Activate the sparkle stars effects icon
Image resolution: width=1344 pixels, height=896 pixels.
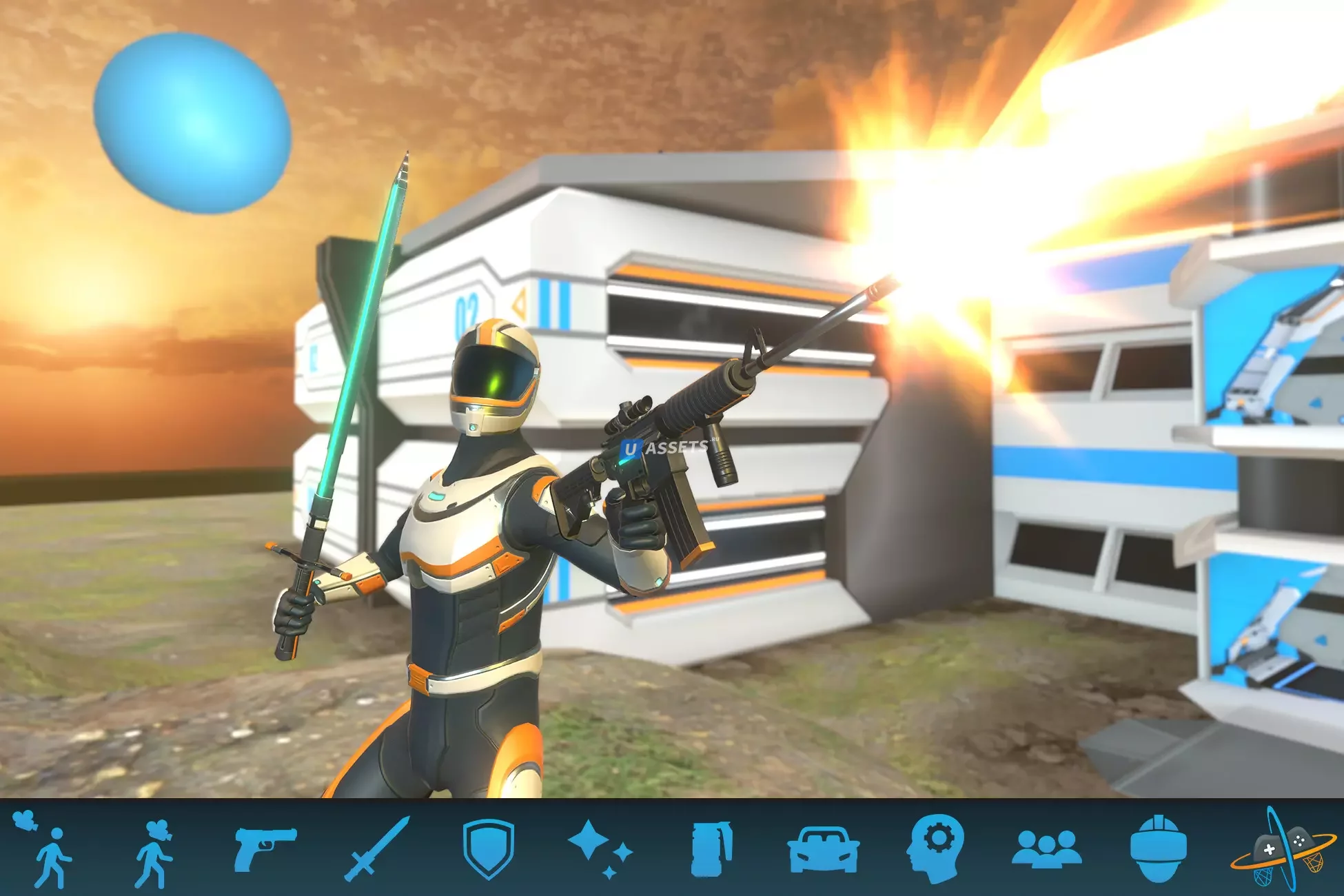[599, 848]
